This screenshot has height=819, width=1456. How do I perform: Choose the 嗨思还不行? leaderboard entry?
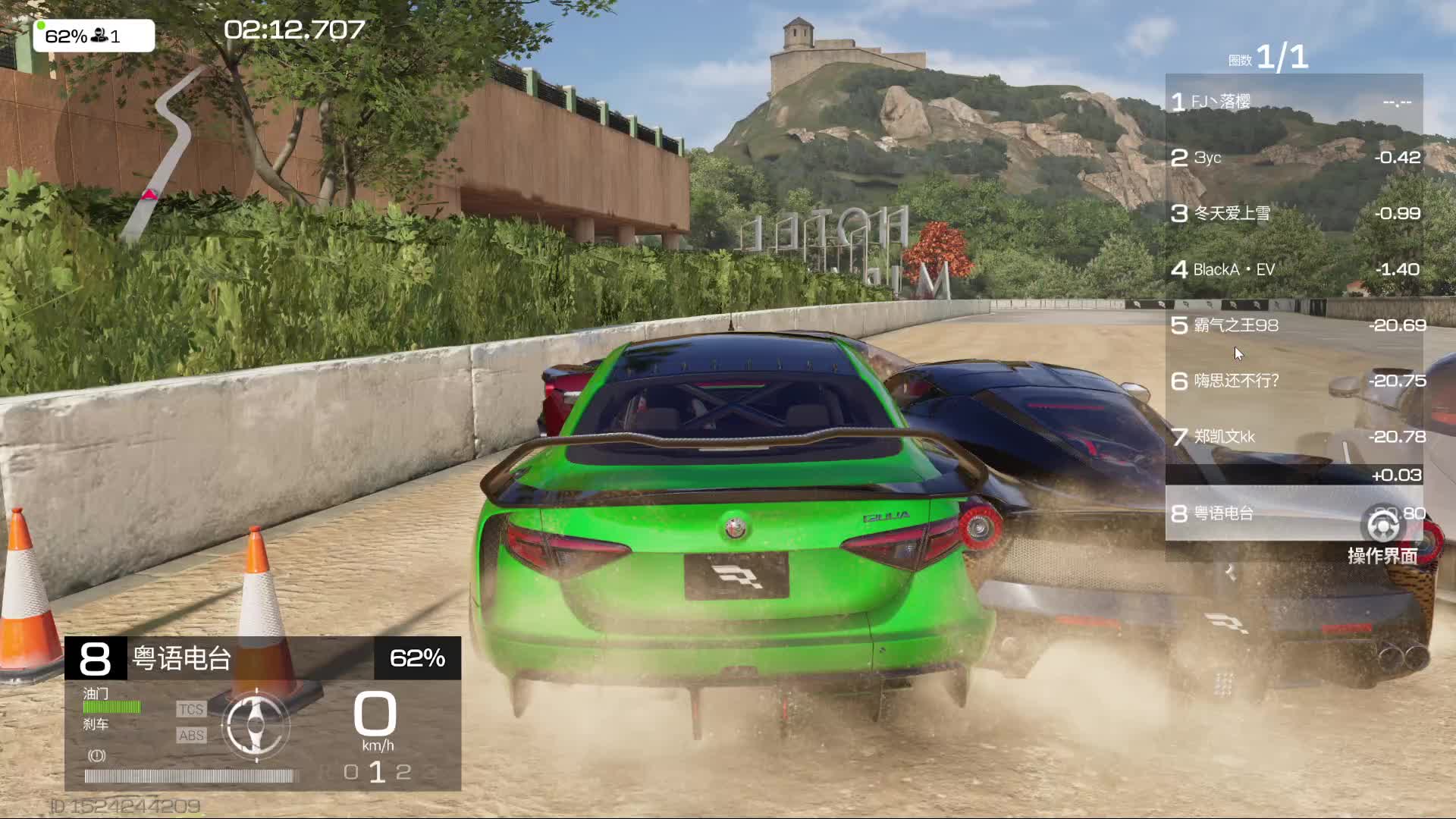tap(1294, 381)
